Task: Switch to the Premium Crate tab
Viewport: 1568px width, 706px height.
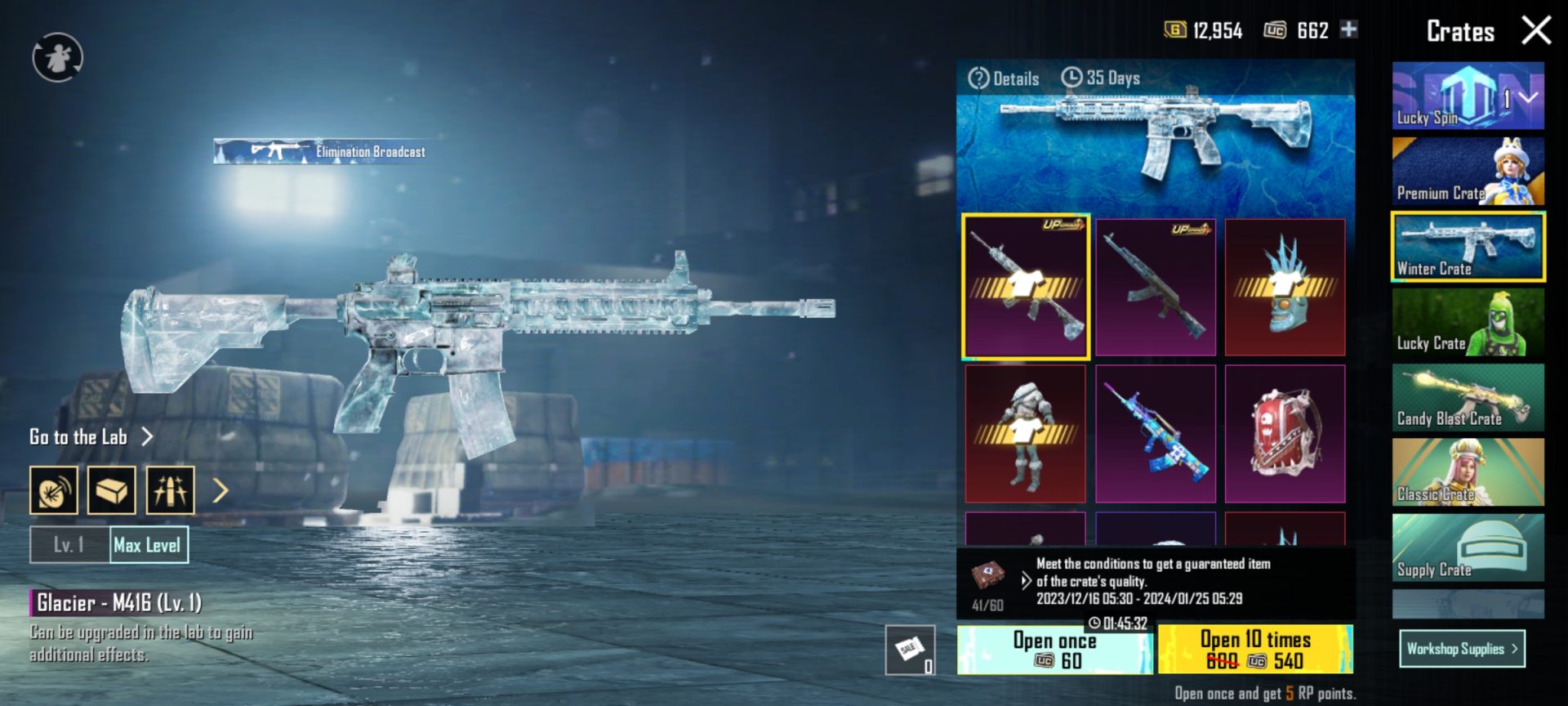Action: point(1468,170)
